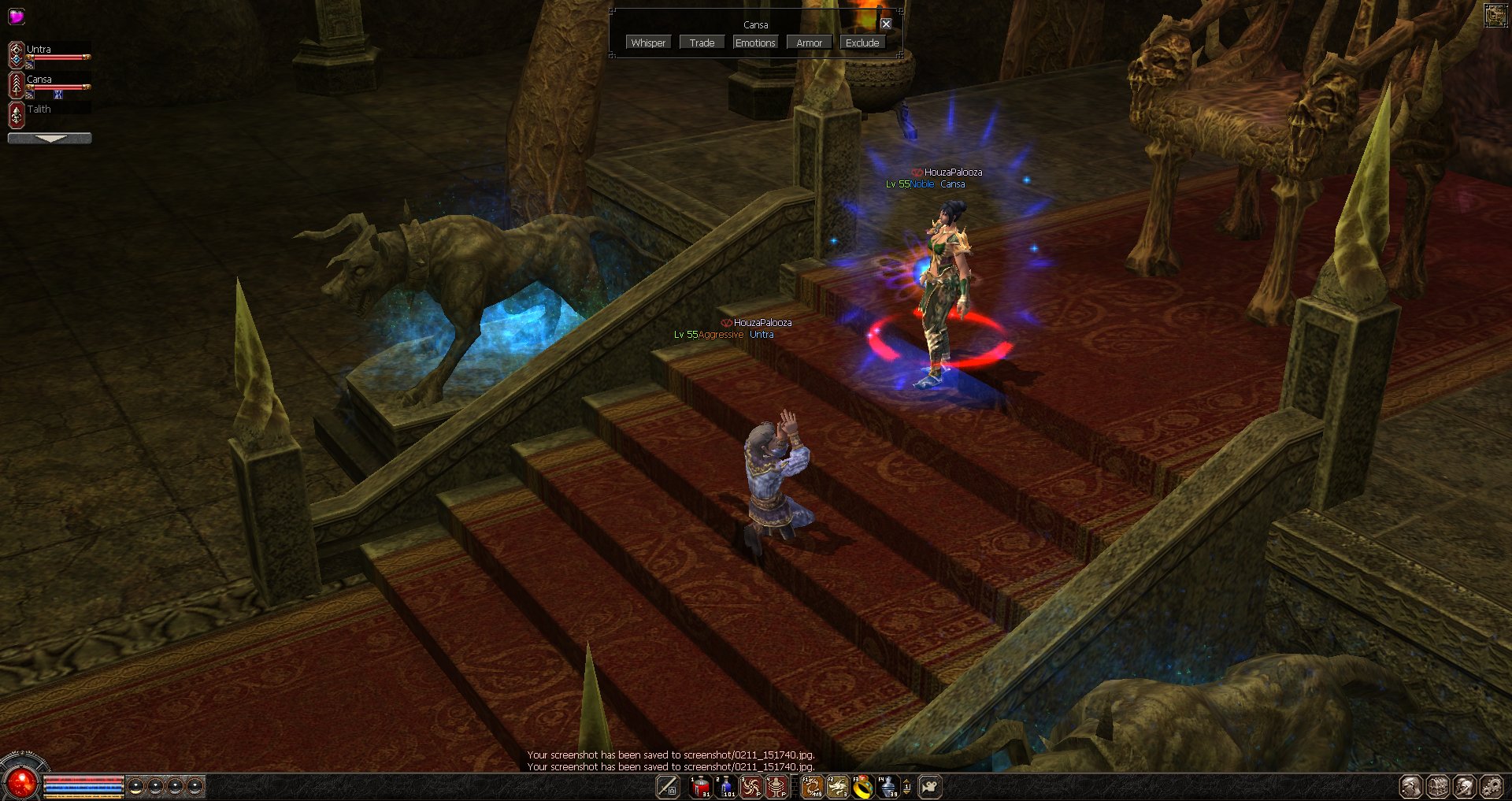This screenshot has width=1512, height=801.
Task: Click the camera icon button
Action: pyautogui.click(x=930, y=786)
